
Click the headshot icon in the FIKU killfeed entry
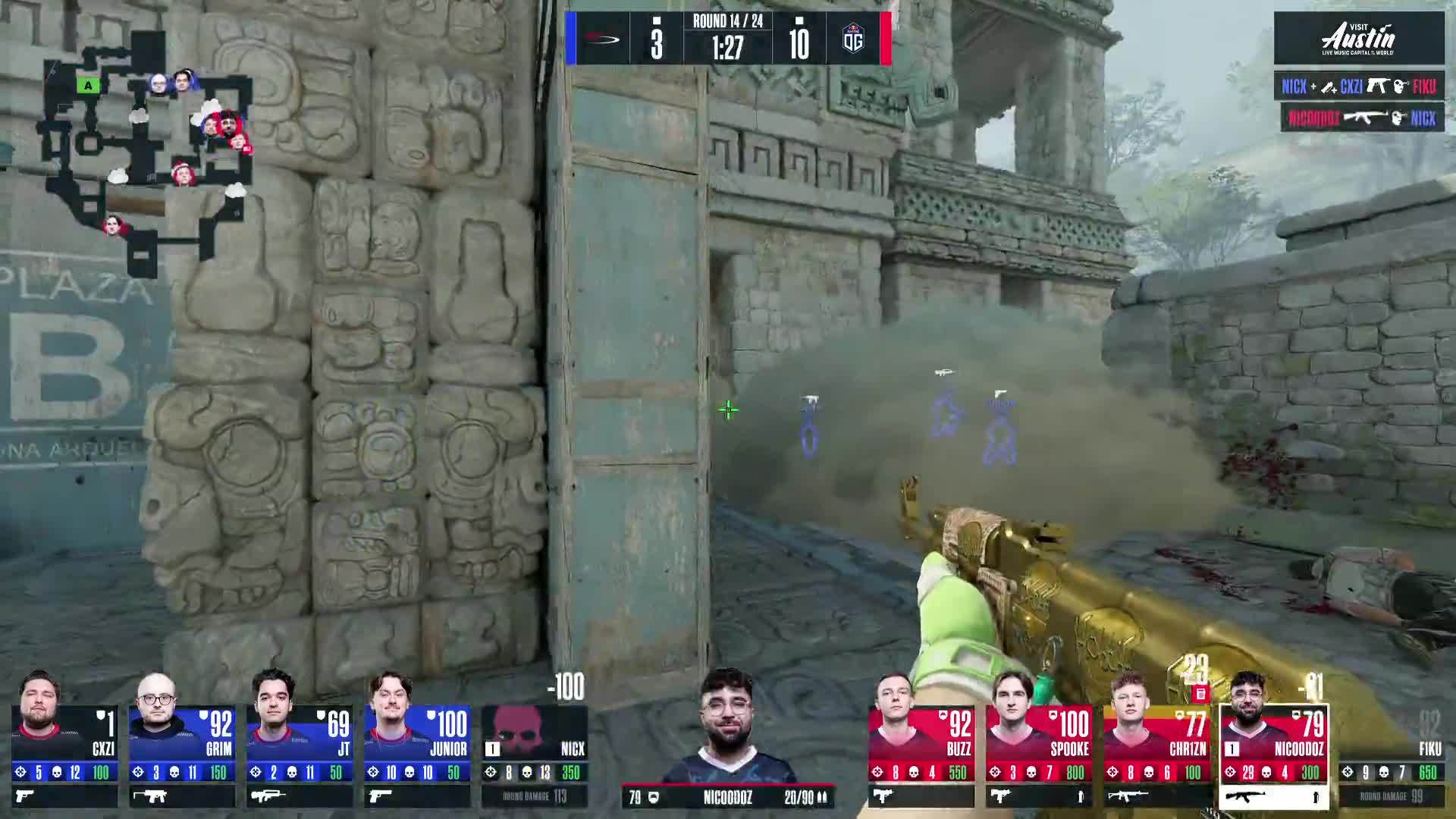pyautogui.click(x=1399, y=86)
